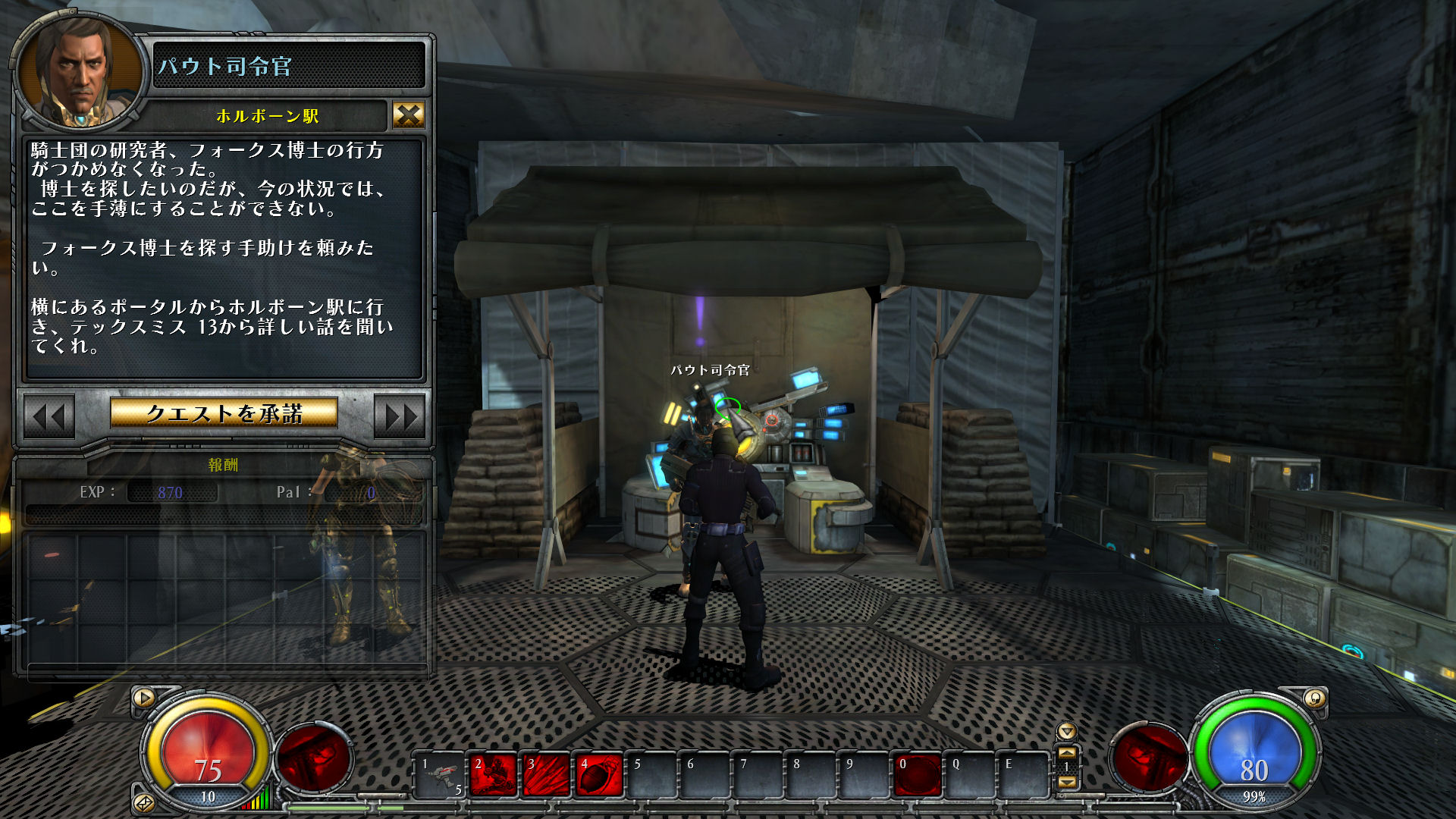1456x819 pixels.
Task: Toggle the small dropdown arrow above hotbar pager
Action: point(1067,732)
